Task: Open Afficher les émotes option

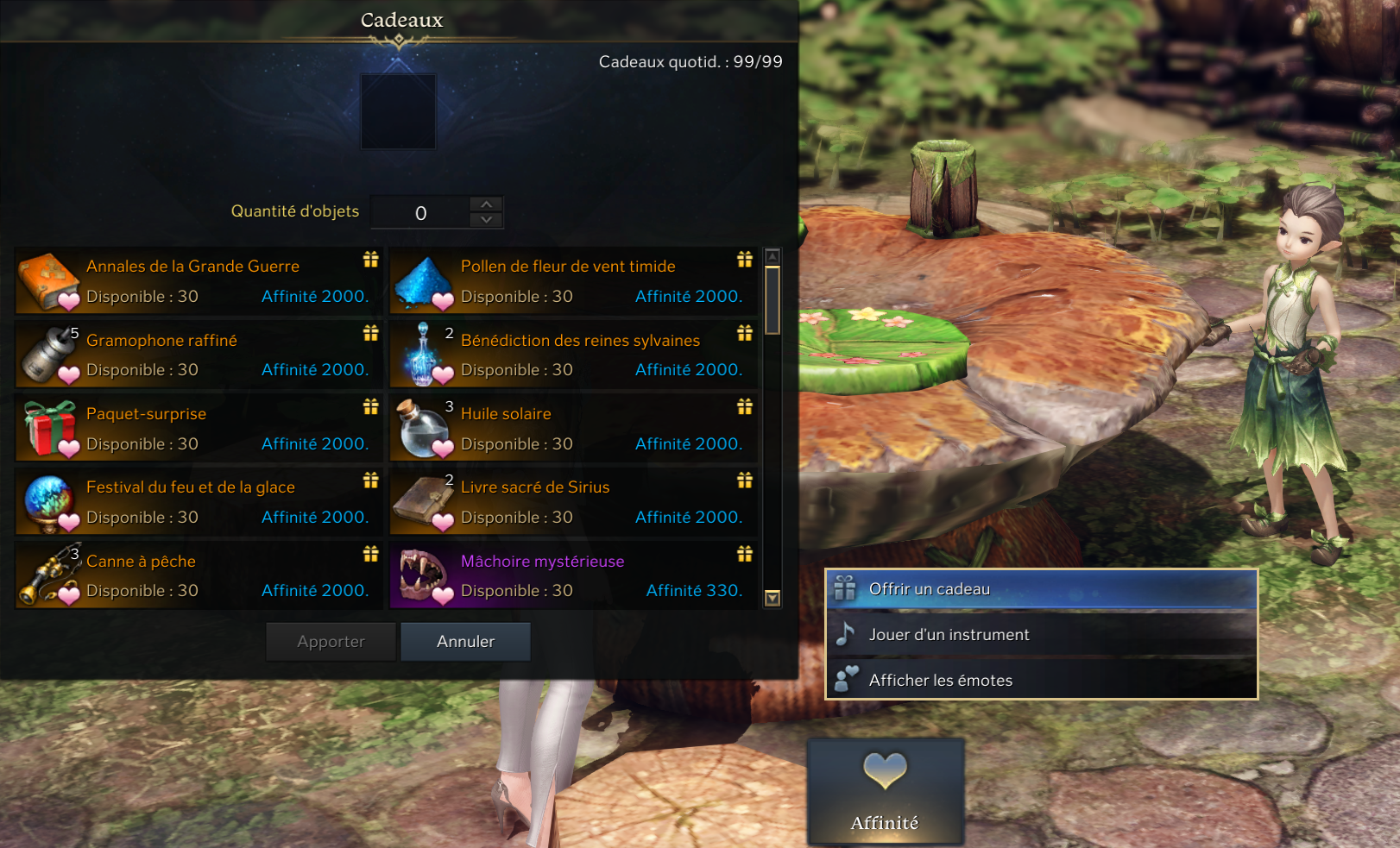Action: tap(1041, 681)
